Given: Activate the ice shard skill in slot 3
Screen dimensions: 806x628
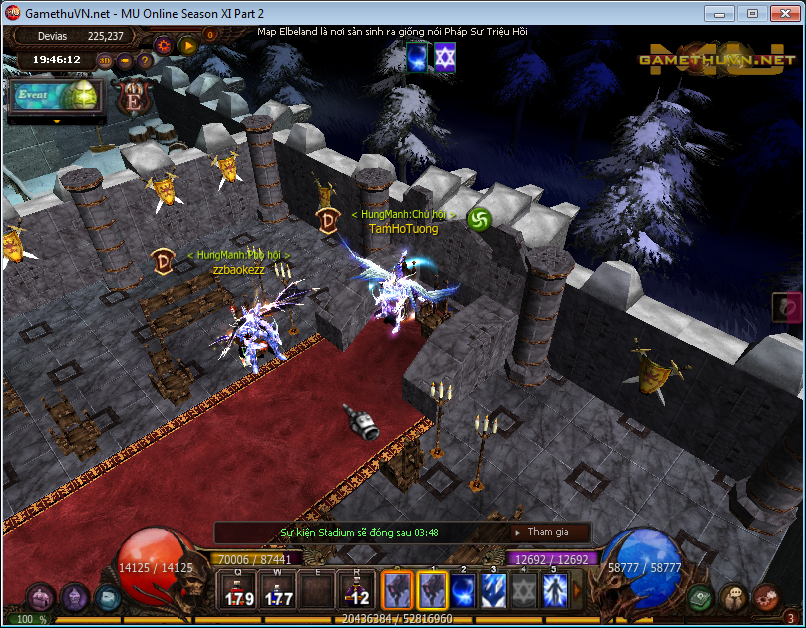Looking at the screenshot, I should coord(493,590).
